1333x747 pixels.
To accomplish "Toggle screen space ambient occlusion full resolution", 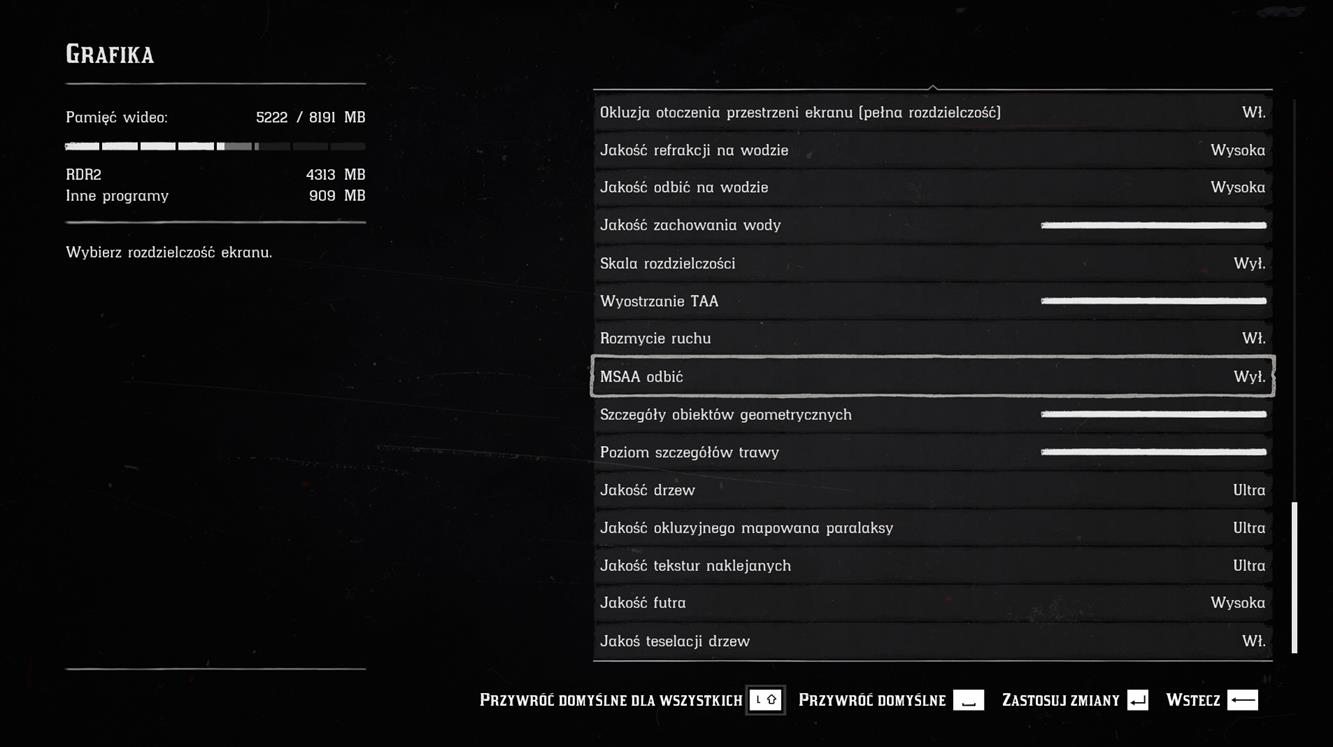I will 932,112.
